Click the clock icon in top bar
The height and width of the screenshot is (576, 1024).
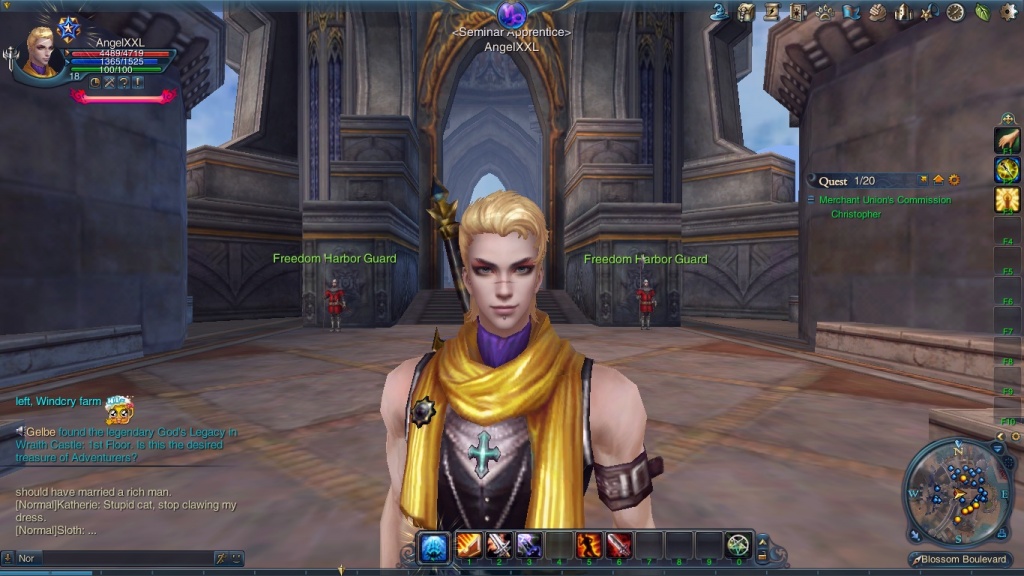tap(955, 12)
